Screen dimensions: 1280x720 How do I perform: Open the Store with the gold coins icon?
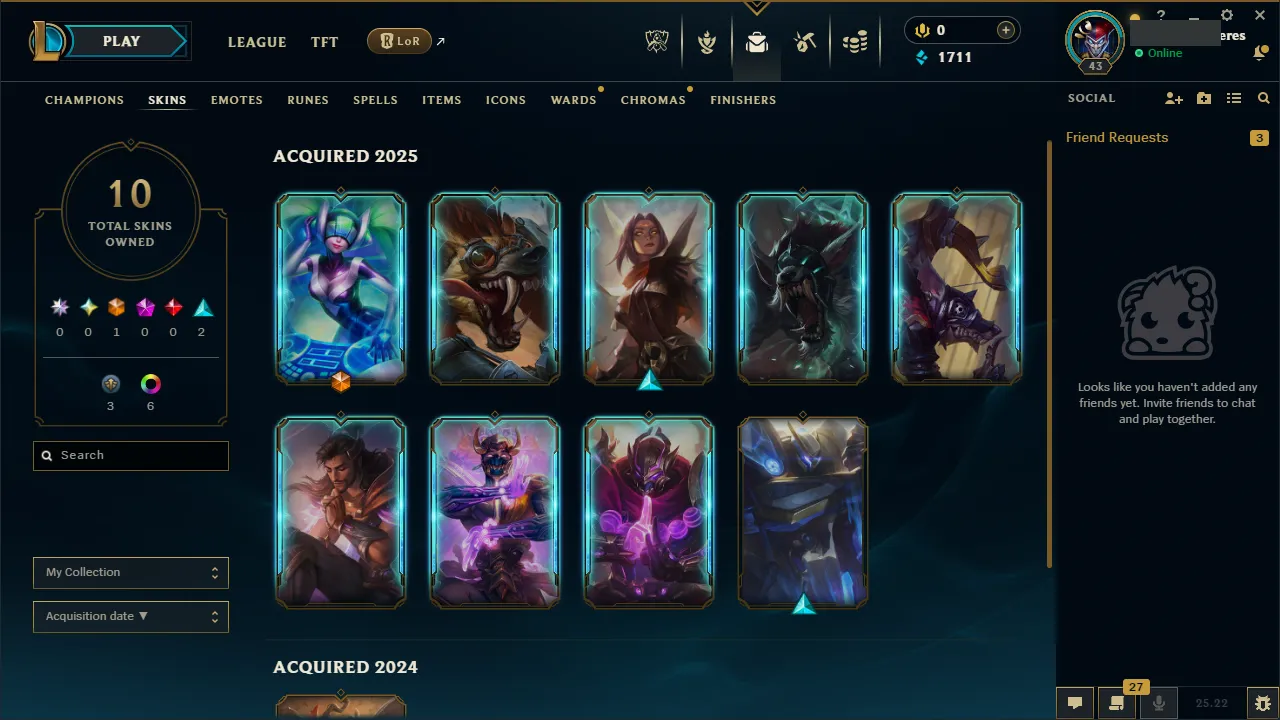pyautogui.click(x=855, y=41)
